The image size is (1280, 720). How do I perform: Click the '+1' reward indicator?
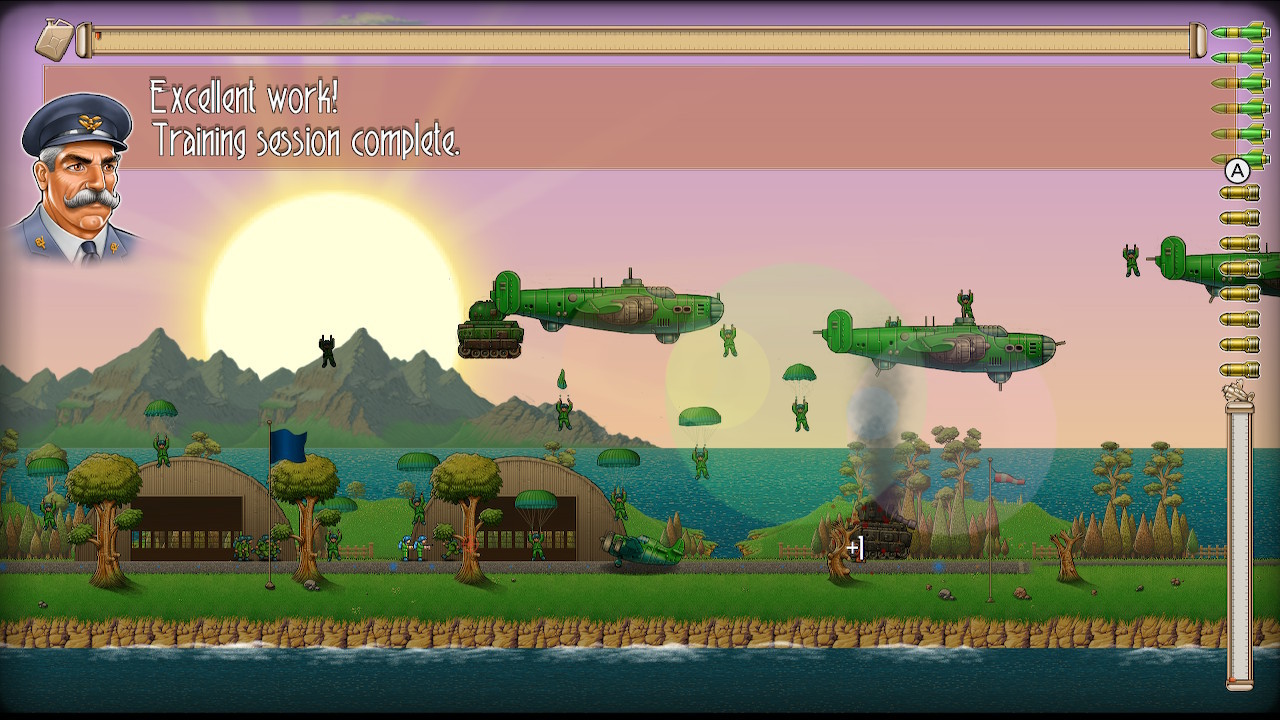(855, 546)
